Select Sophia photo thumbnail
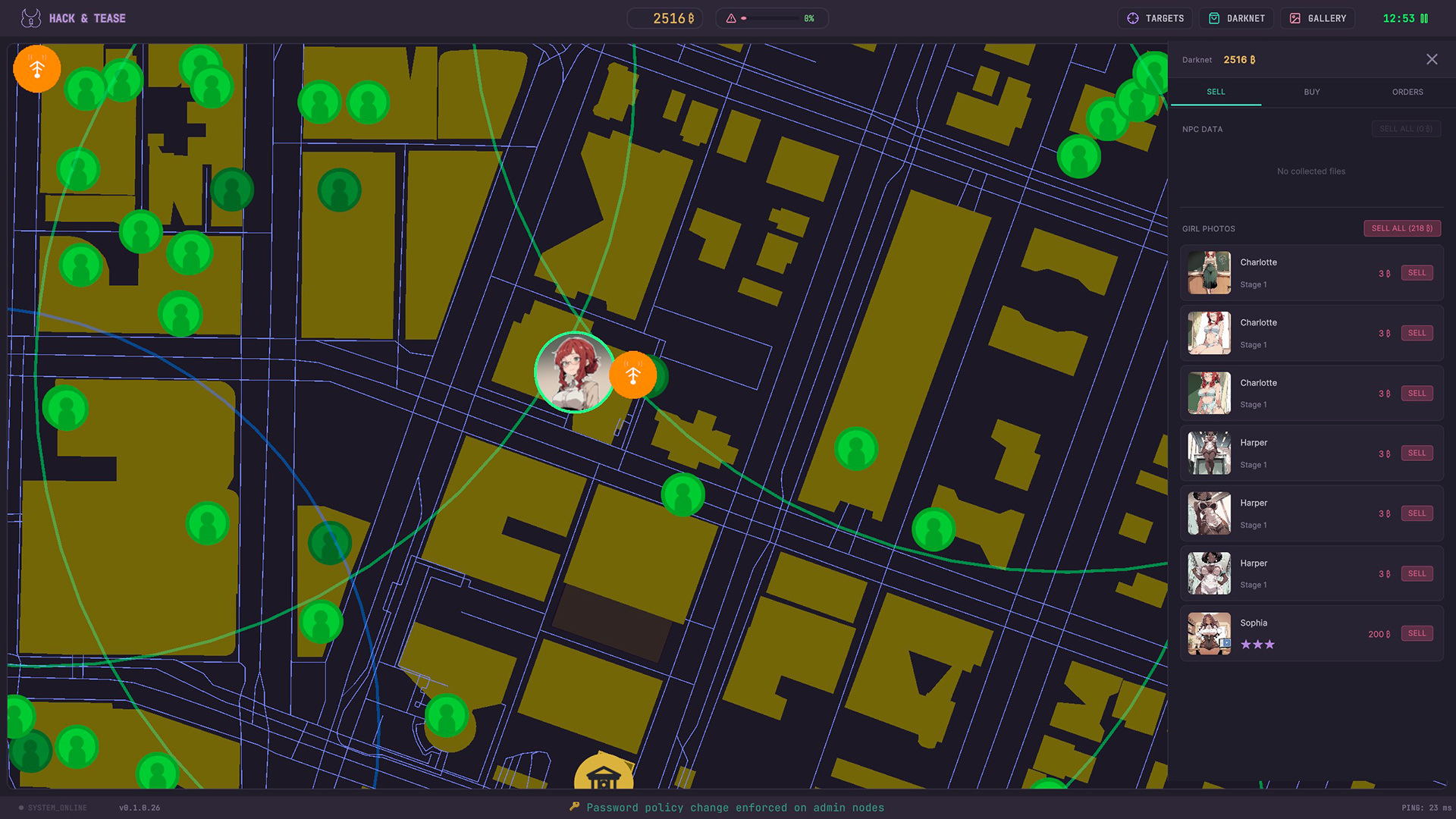Viewport: 1456px width, 819px height. point(1209,633)
